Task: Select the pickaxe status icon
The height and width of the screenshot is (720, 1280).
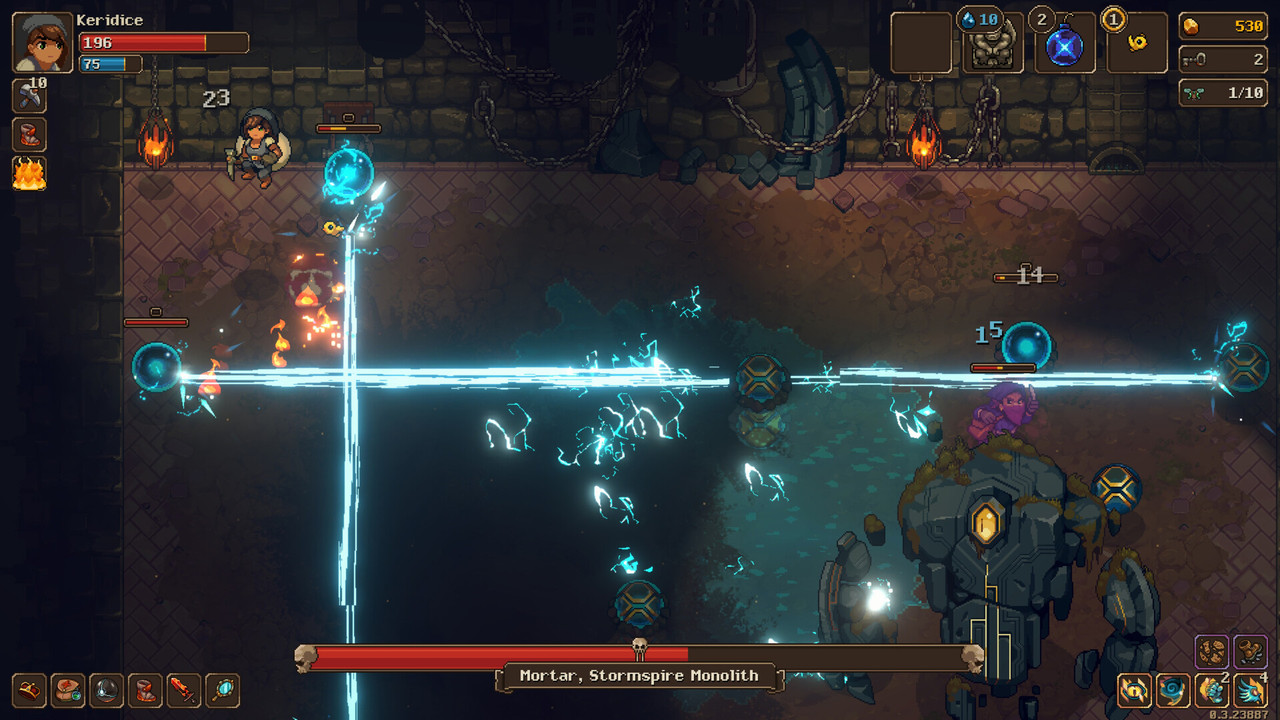Action: tap(29, 96)
